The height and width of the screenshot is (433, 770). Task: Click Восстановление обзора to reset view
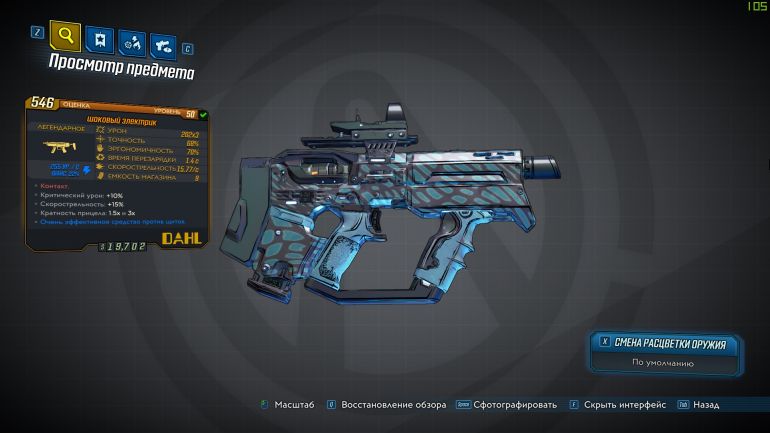click(391, 404)
